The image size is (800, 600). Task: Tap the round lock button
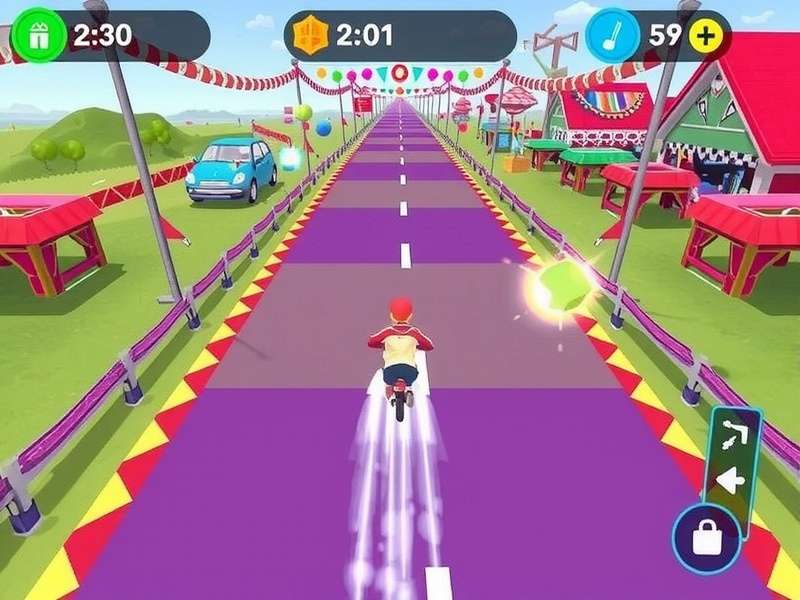point(706,539)
